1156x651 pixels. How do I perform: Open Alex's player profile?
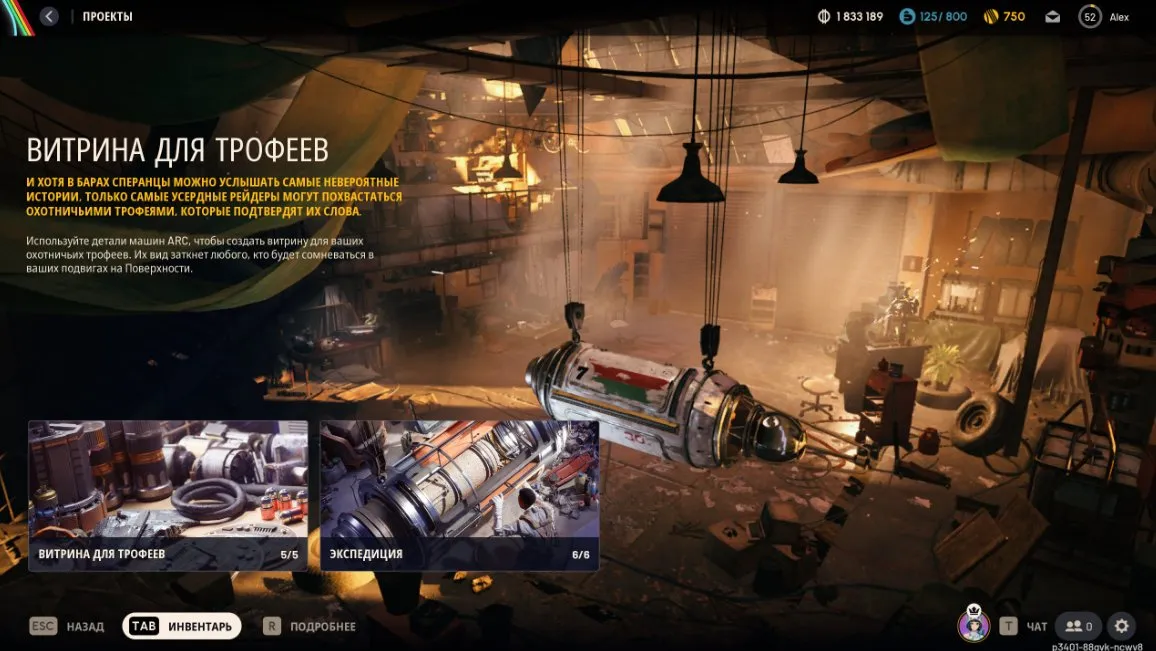[1104, 17]
